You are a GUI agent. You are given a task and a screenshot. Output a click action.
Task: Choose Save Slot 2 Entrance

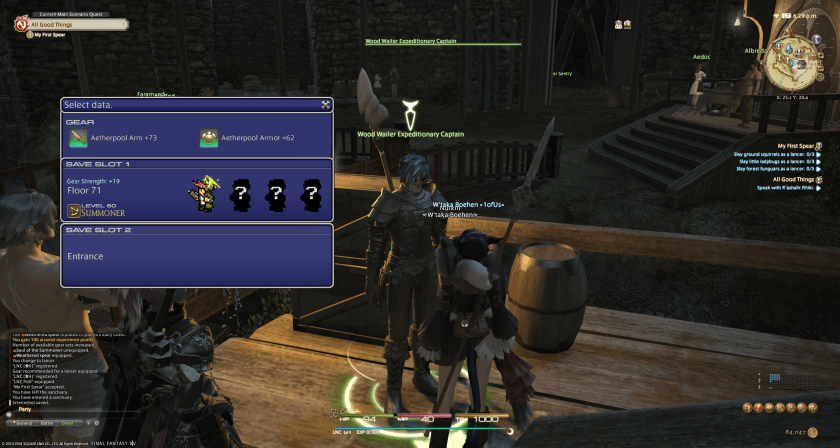197,255
